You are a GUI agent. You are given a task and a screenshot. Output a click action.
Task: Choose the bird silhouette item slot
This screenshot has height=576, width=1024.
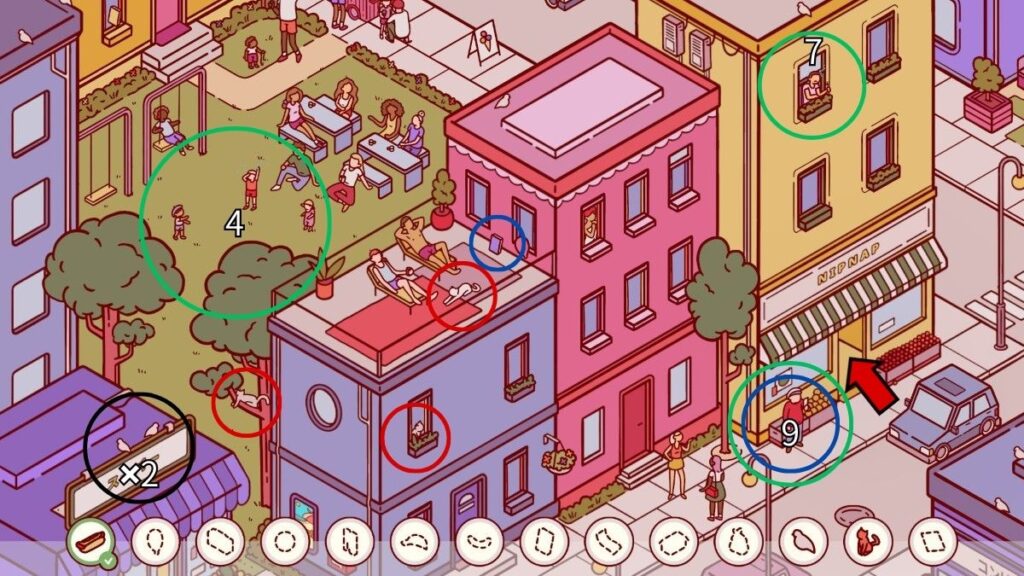(x=803, y=542)
